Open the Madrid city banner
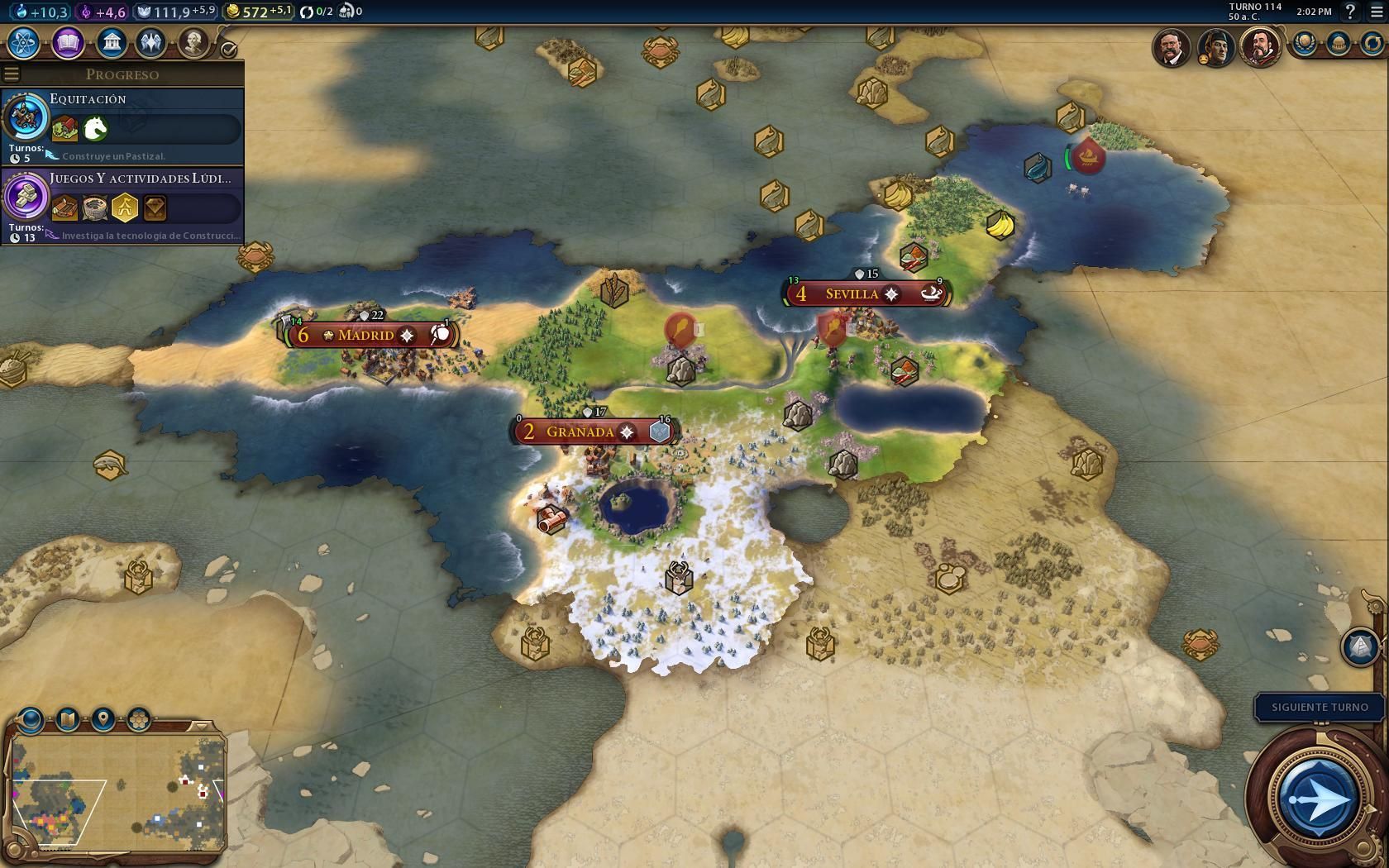This screenshot has height=868, width=1389. click(x=366, y=335)
